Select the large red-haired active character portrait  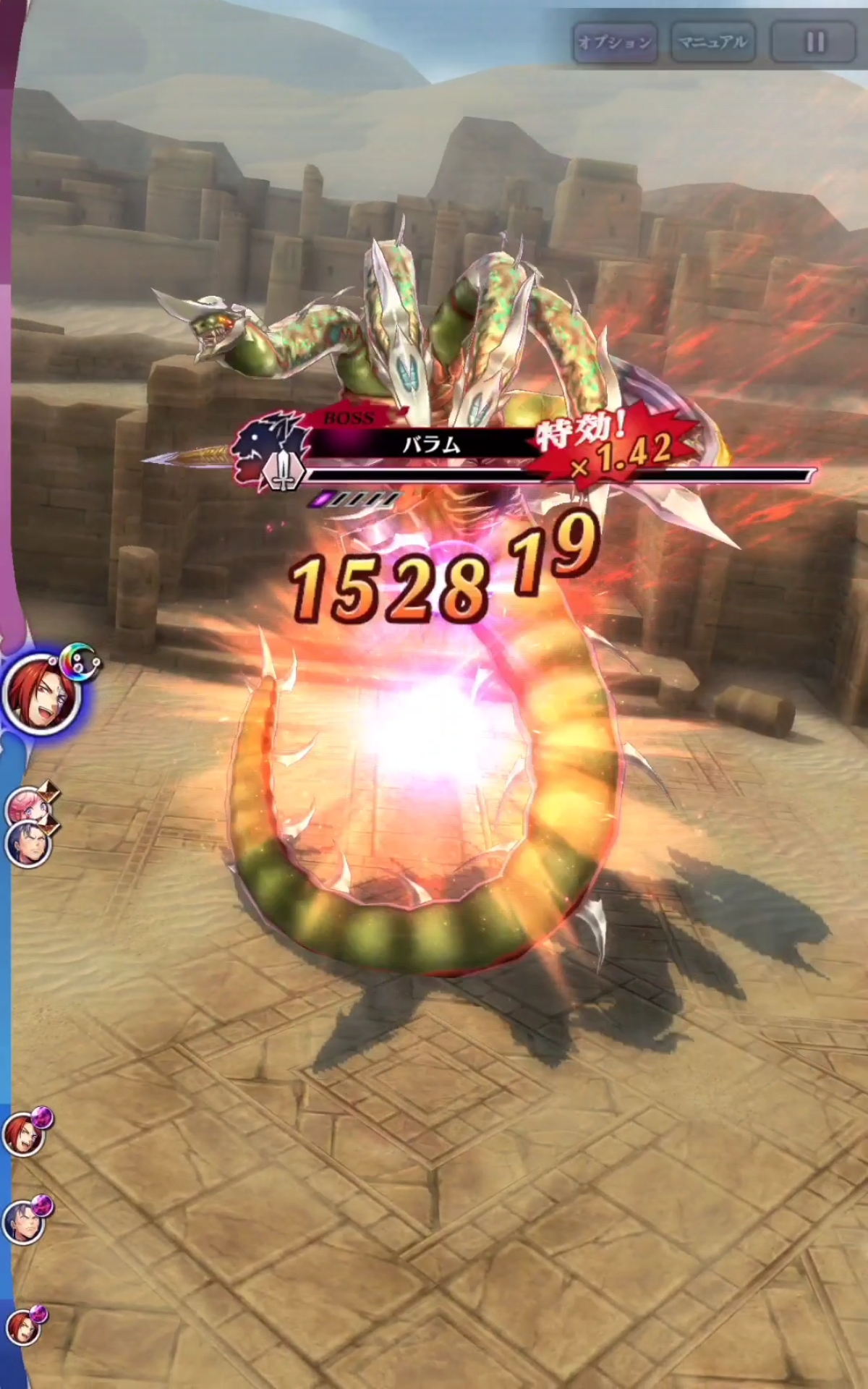[x=42, y=692]
